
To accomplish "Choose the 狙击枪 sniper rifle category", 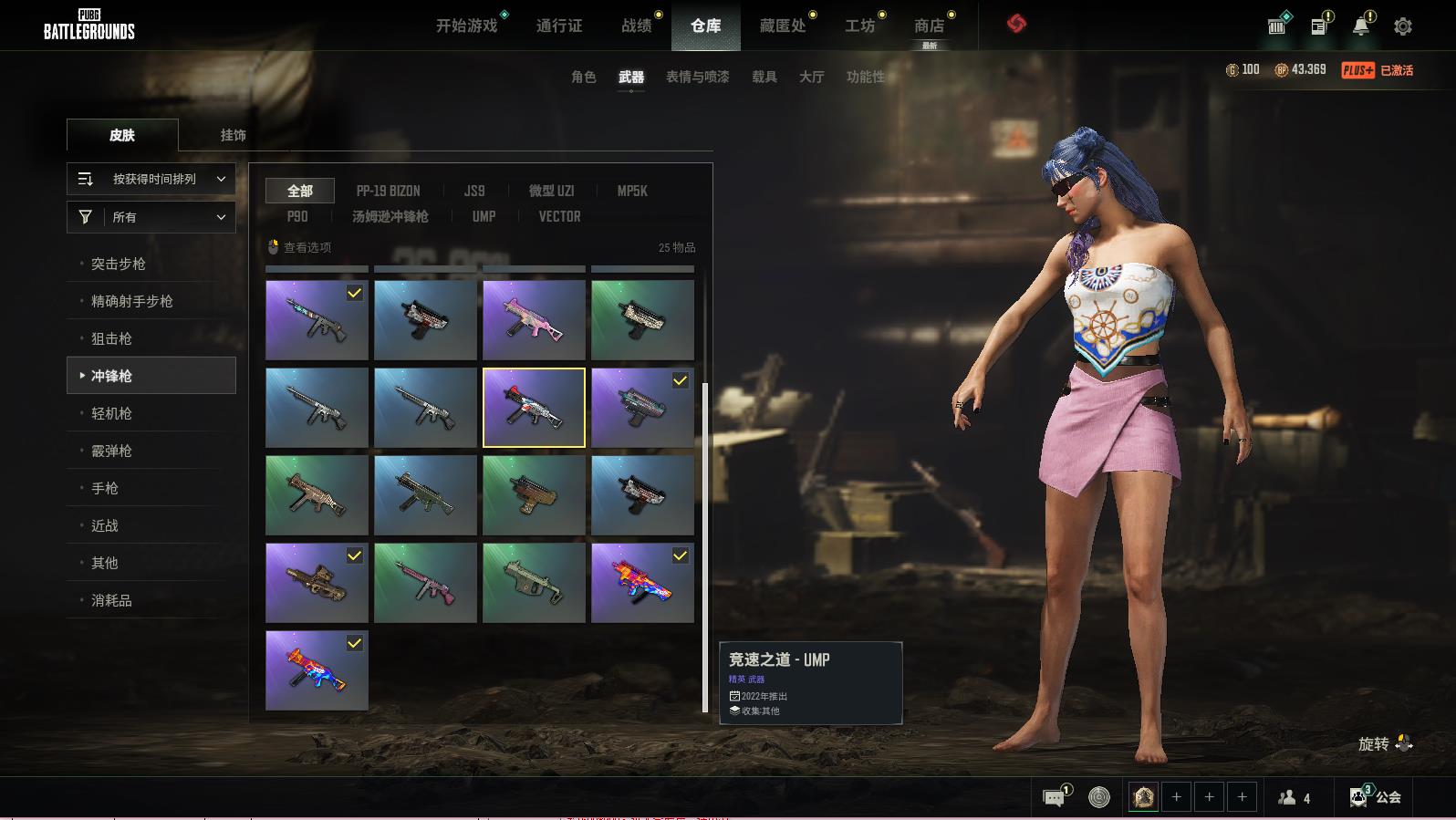I will (x=111, y=338).
